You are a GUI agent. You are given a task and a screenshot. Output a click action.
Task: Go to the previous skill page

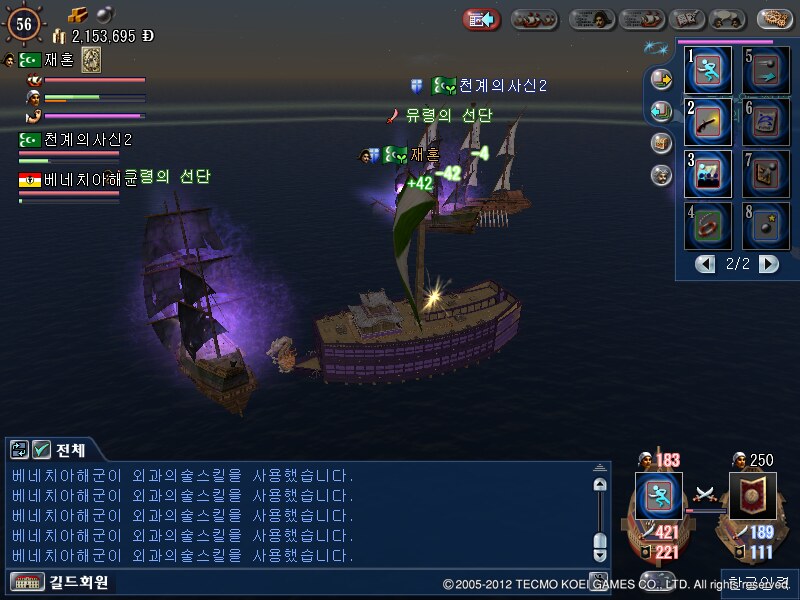706,264
